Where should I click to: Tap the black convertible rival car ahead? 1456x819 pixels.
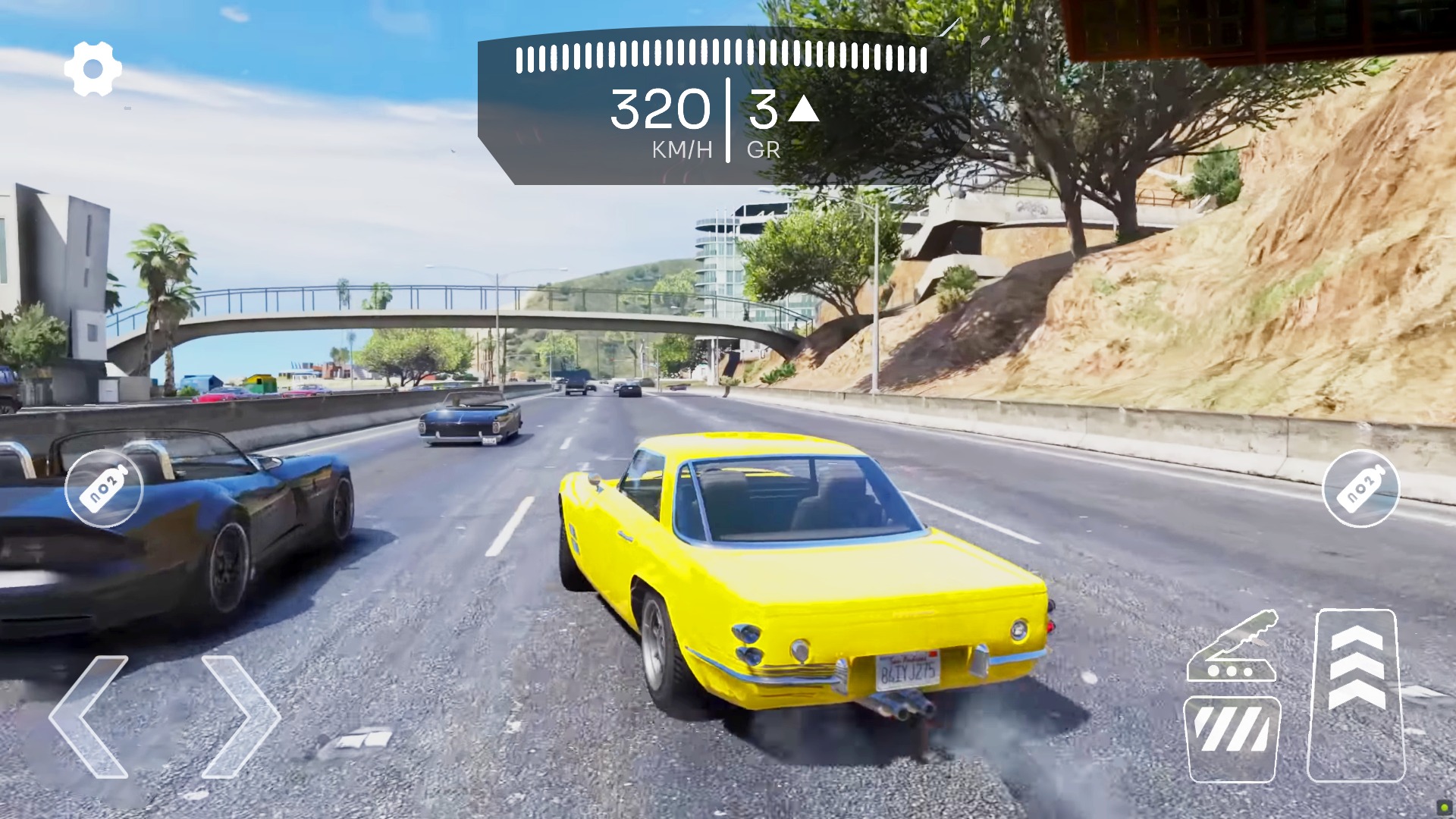coord(470,421)
